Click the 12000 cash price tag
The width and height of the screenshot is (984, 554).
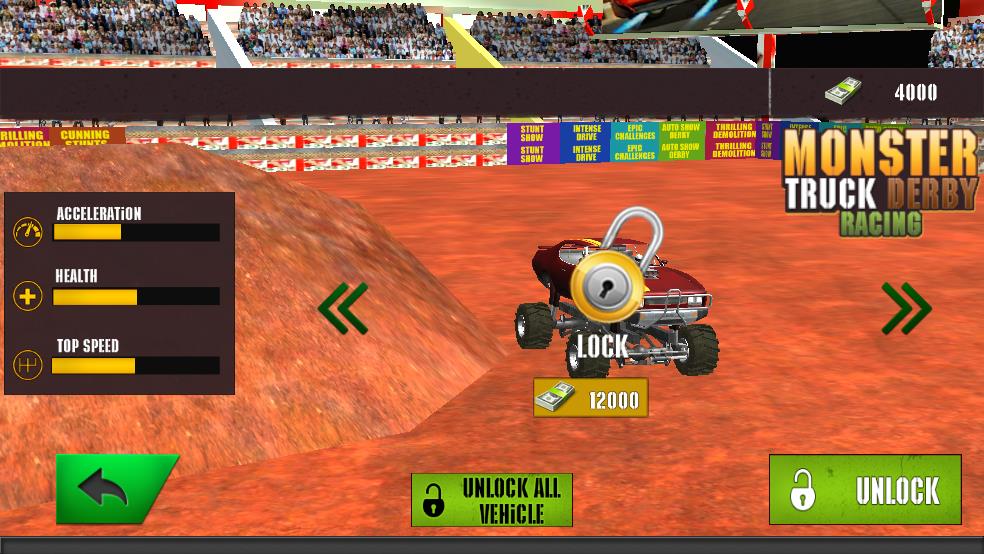pyautogui.click(x=590, y=399)
